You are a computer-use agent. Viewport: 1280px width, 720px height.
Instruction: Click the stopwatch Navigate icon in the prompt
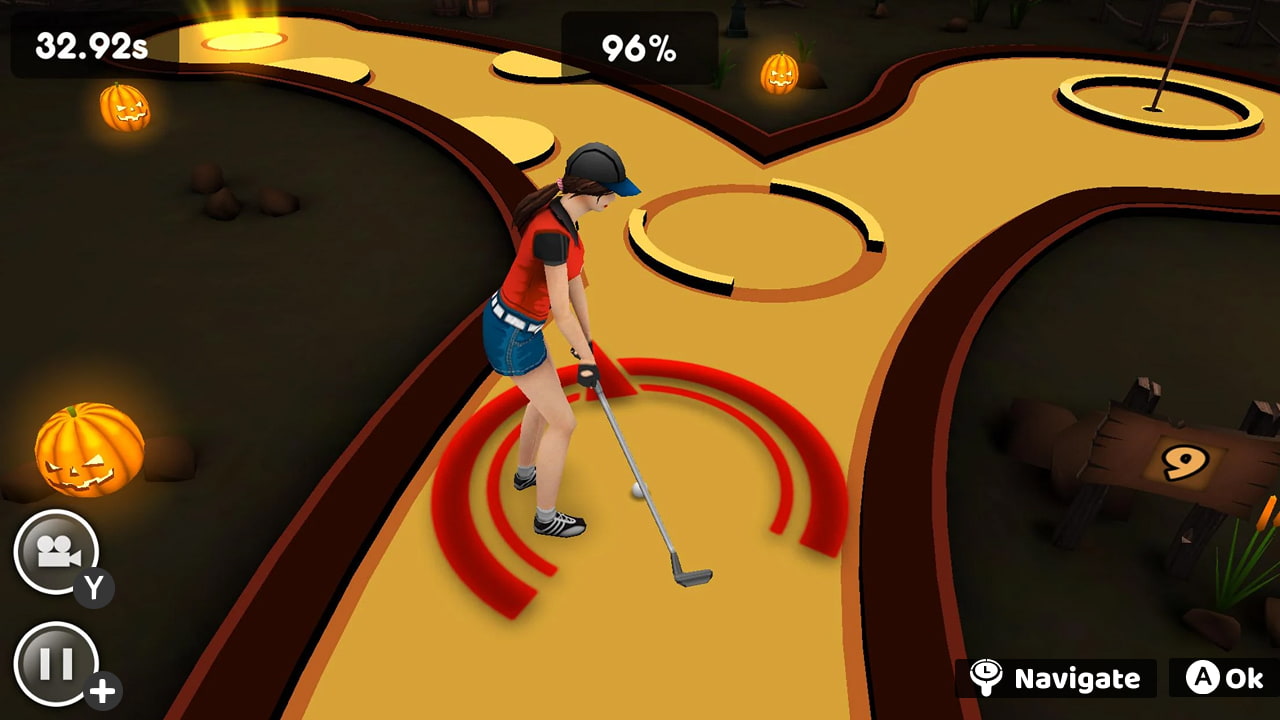(988, 679)
